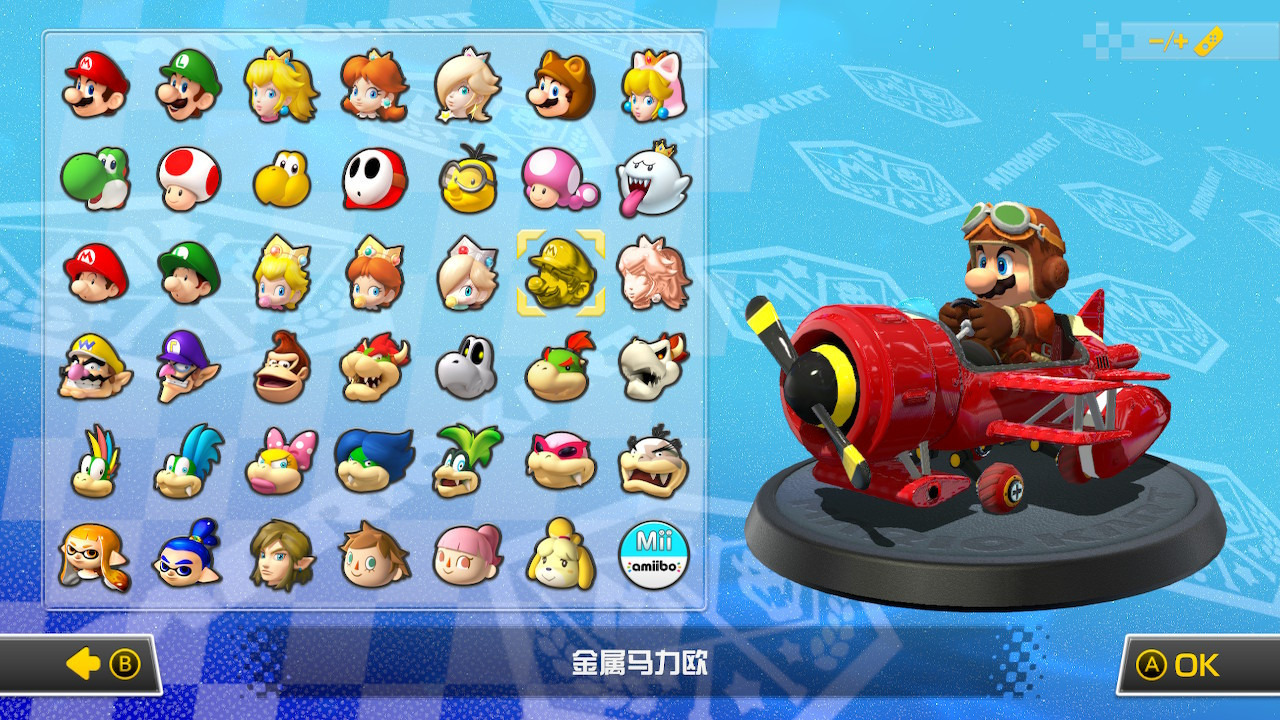This screenshot has height=720, width=1280.
Task: Choose Shy Guy from the roster
Action: 374,180
